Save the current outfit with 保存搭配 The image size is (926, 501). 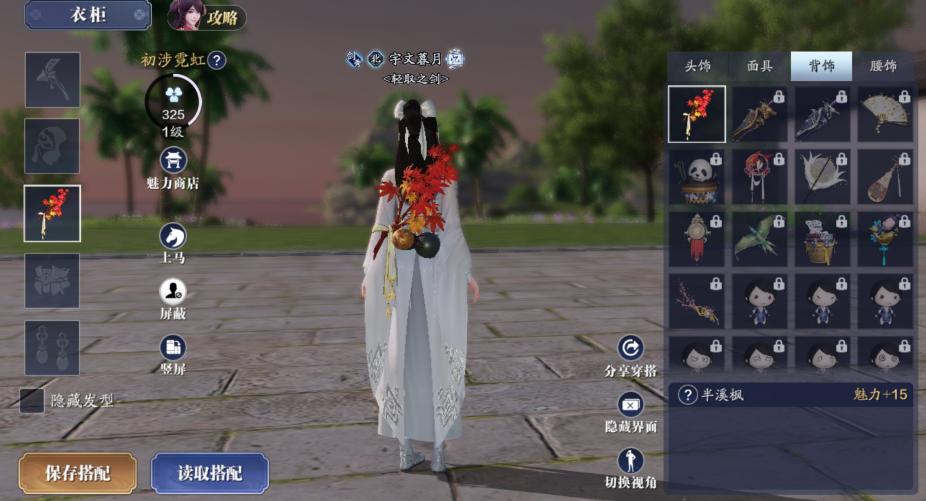tap(77, 473)
